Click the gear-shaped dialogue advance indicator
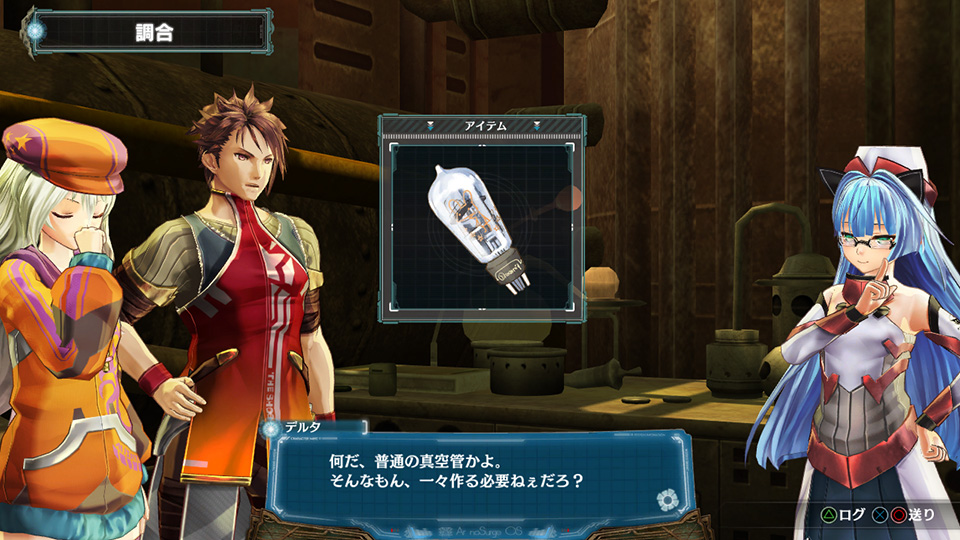This screenshot has width=960, height=540. click(667, 500)
